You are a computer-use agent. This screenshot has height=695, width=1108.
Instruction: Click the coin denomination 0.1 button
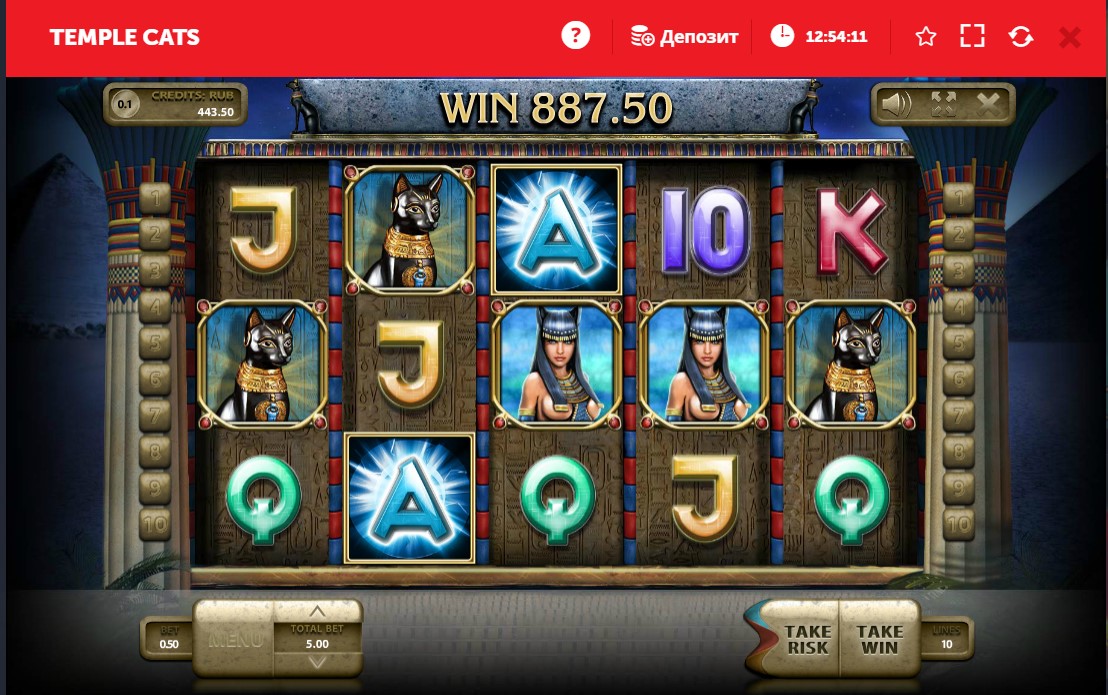tap(125, 104)
